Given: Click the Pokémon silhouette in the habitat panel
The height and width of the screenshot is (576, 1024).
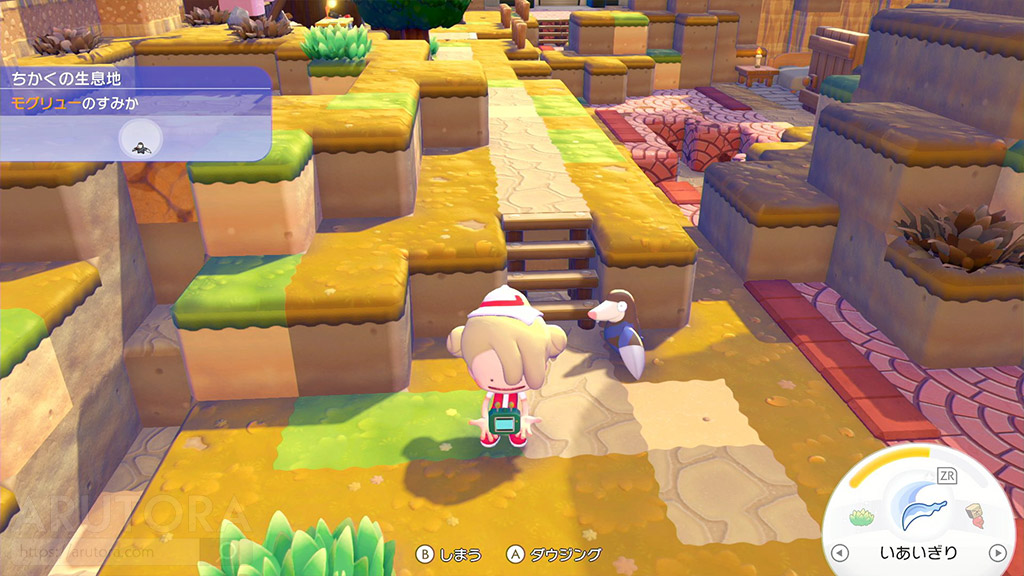Looking at the screenshot, I should tap(143, 146).
